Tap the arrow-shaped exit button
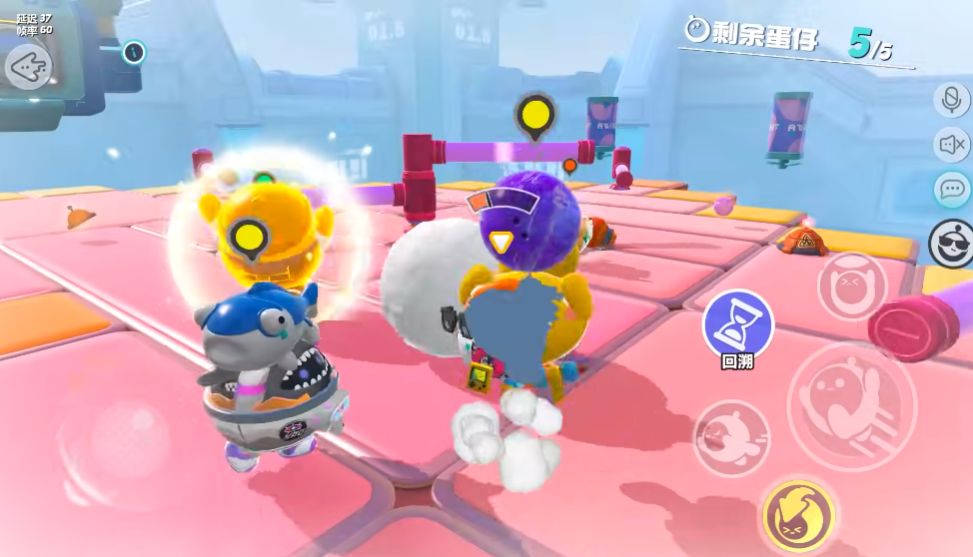 (27, 66)
